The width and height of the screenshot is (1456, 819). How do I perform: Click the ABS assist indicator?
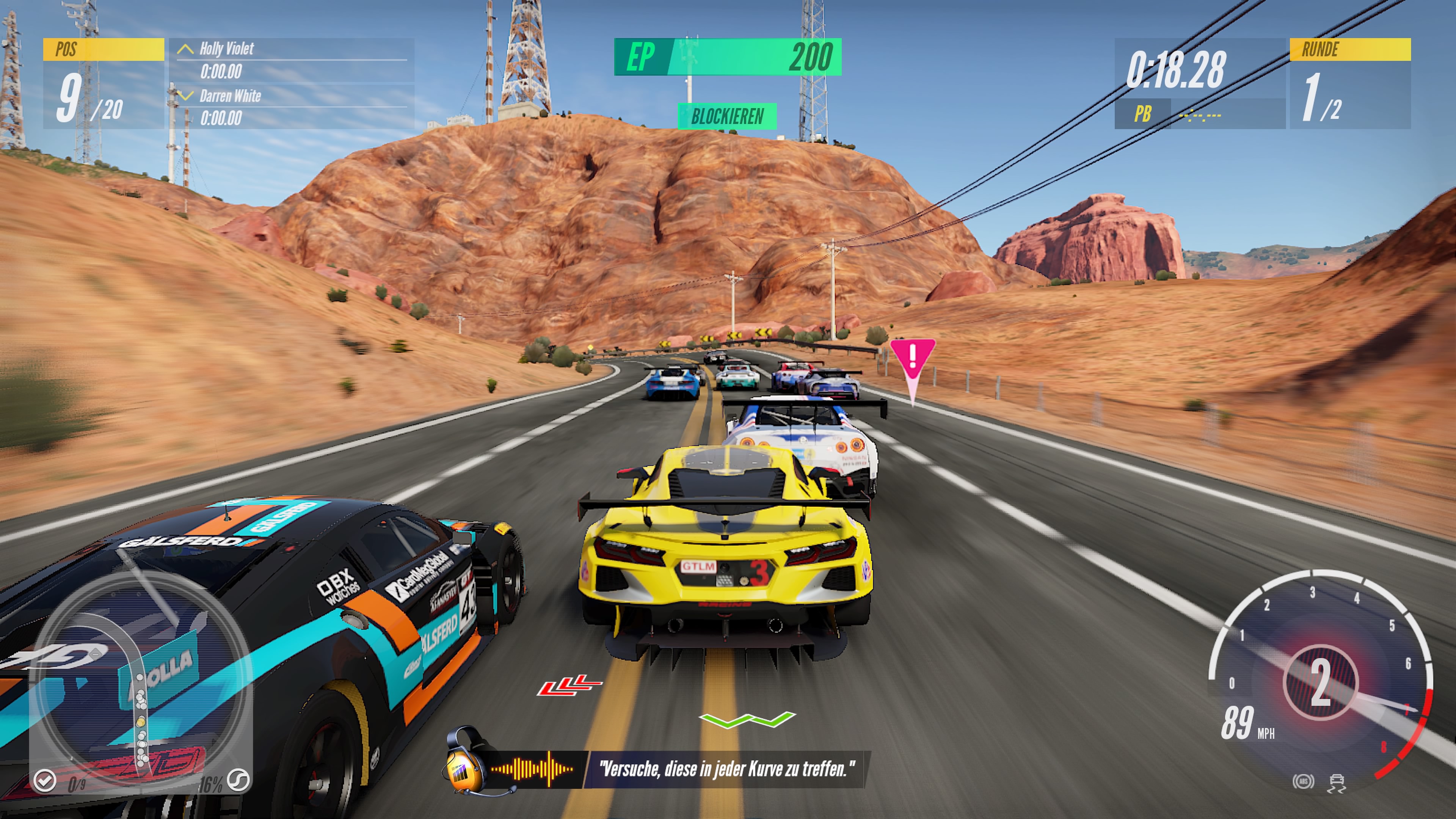(x=1304, y=782)
